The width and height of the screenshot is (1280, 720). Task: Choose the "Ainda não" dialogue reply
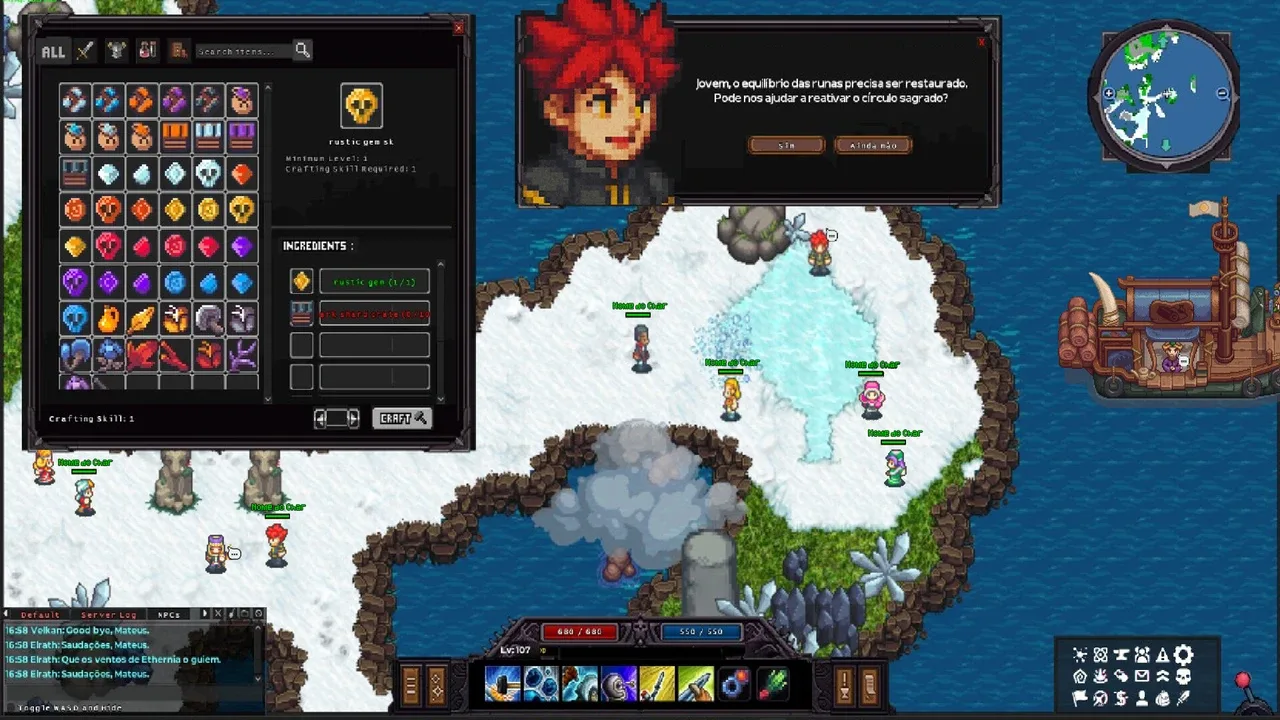pyautogui.click(x=873, y=145)
